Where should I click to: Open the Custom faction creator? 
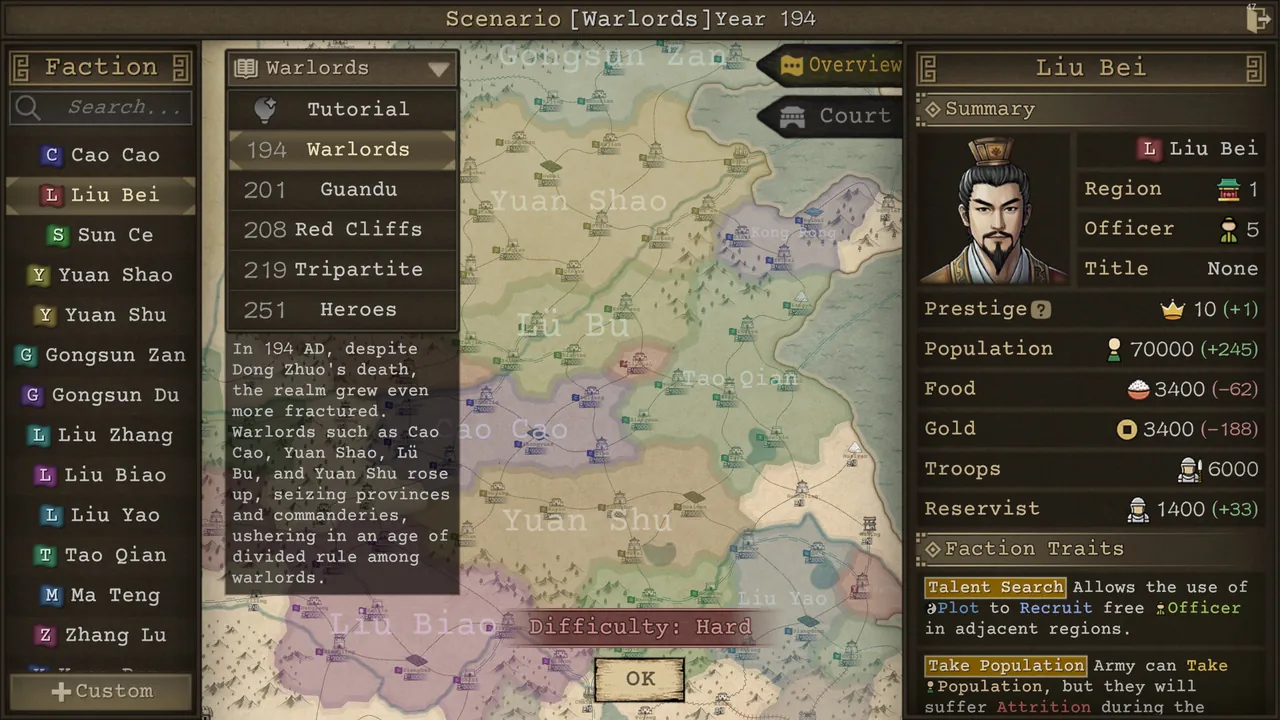101,690
